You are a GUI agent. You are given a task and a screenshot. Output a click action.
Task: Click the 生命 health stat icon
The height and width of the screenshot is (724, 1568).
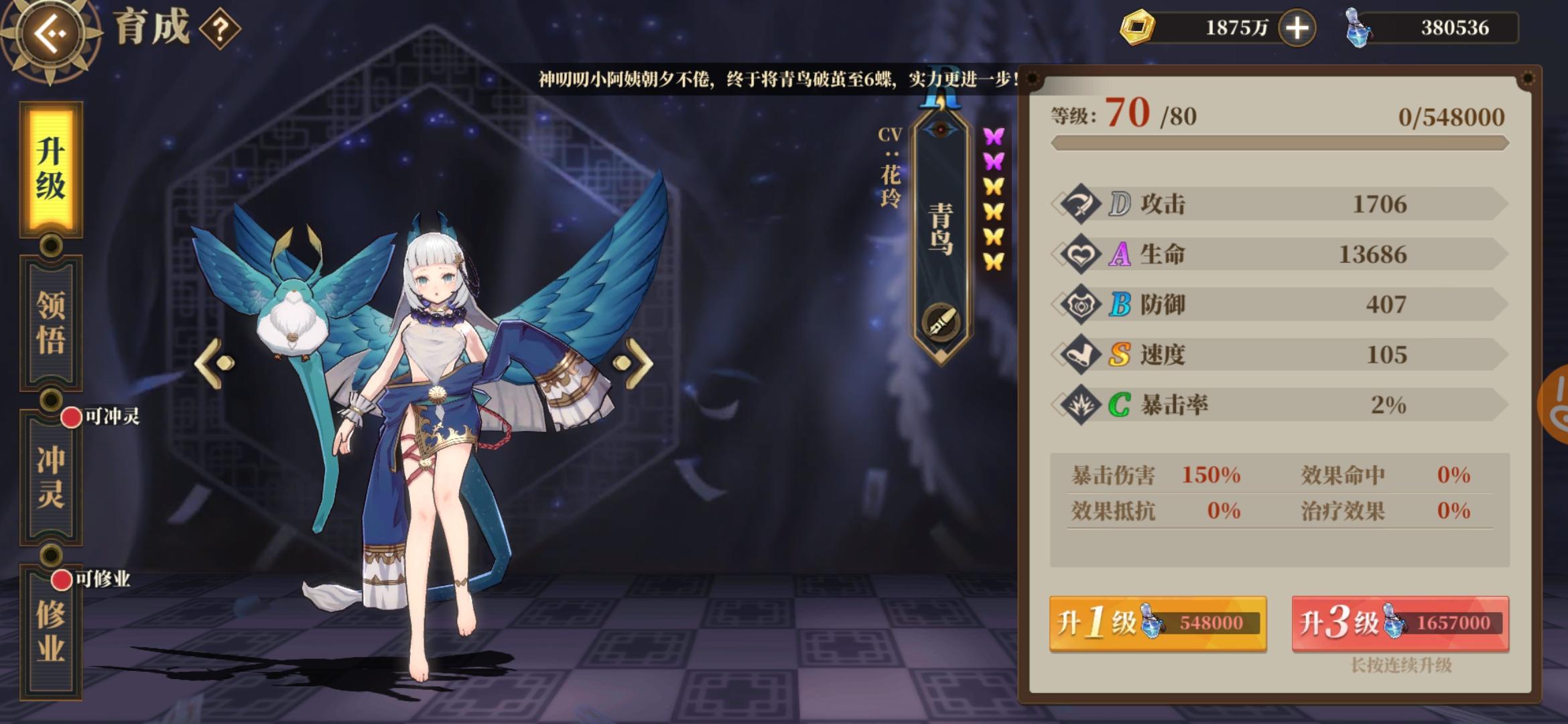[1081, 254]
